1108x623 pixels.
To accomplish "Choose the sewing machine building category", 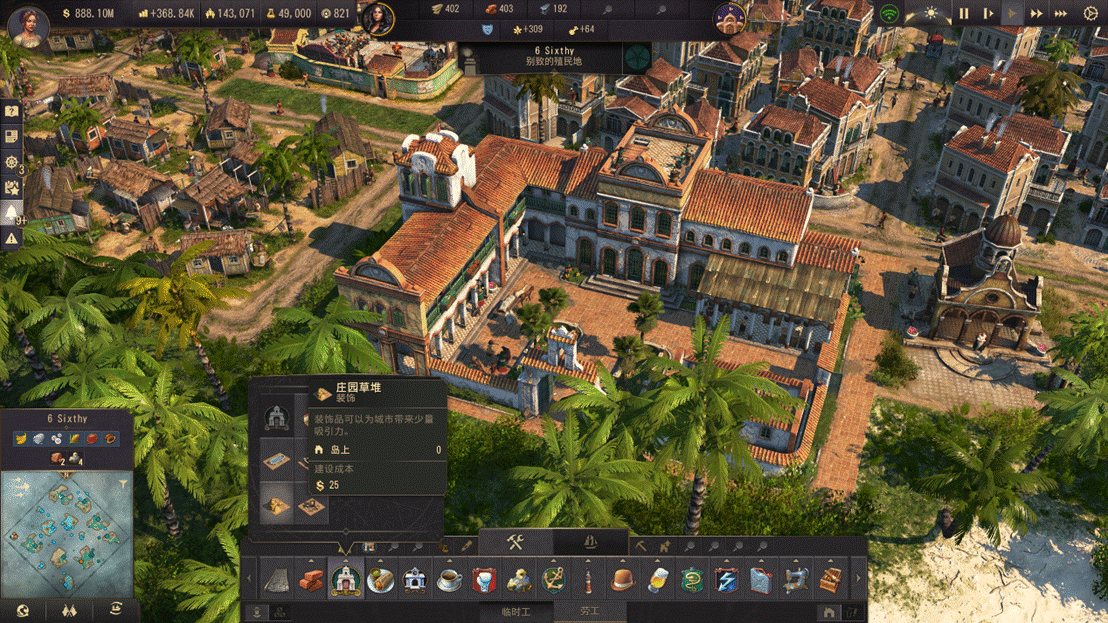I will click(795, 579).
